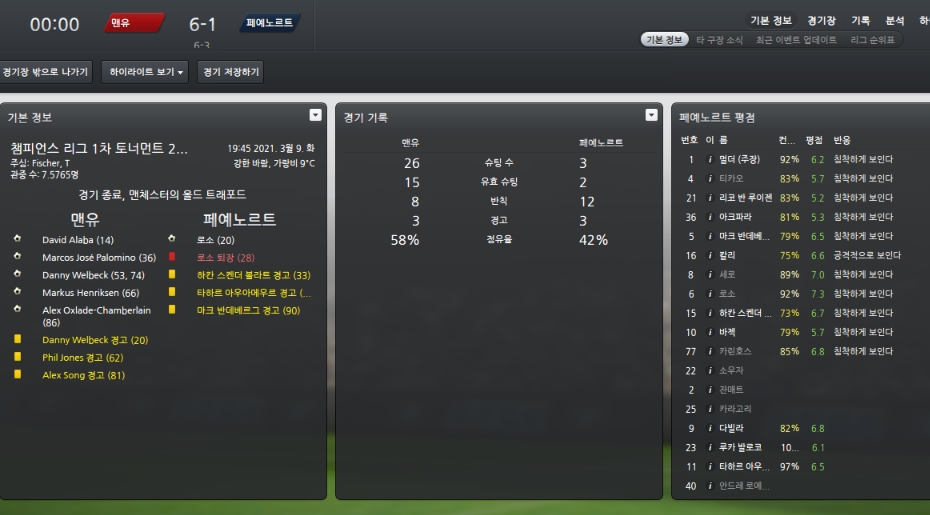The height and width of the screenshot is (515, 930).
Task: Select the 분석 top tab
Action: coord(894,20)
